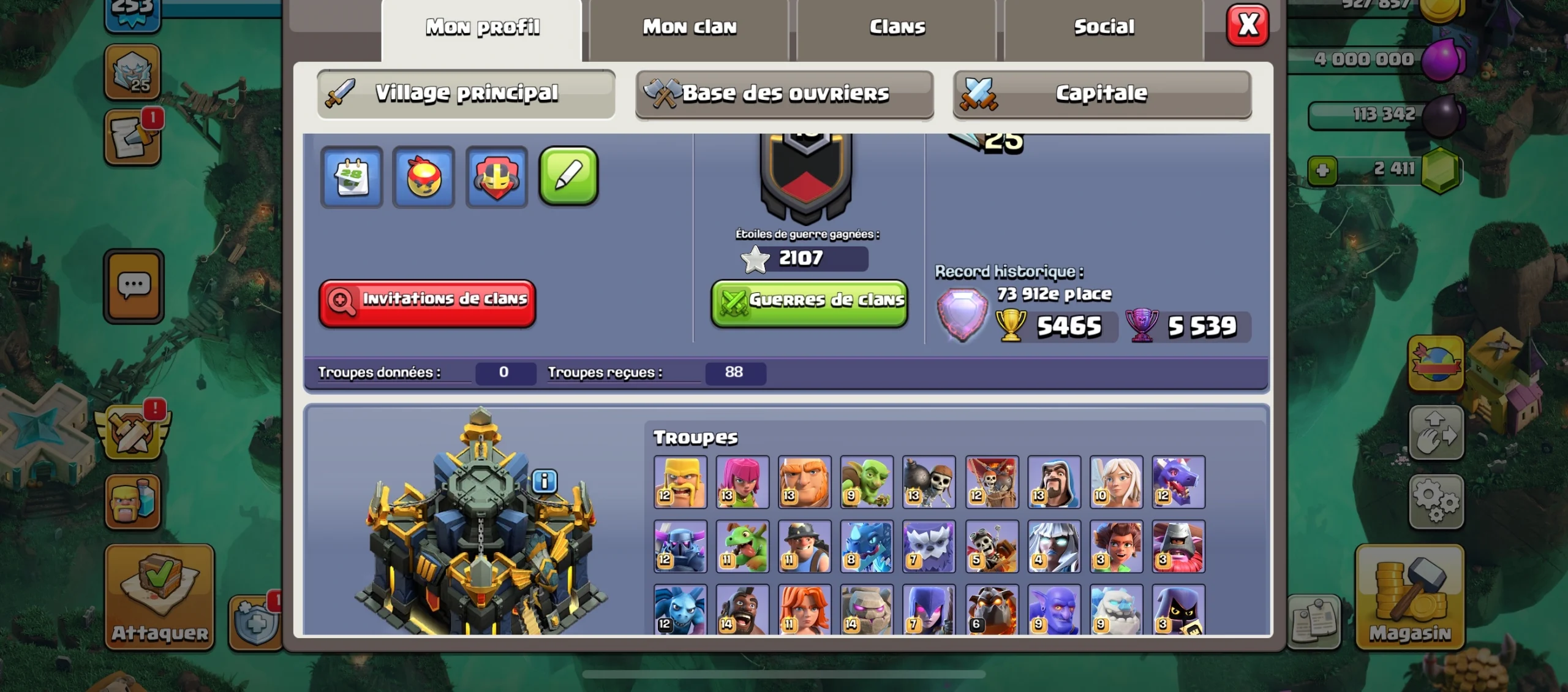Screen dimensions: 1568x692
Task: Open the league badge in the top-left
Action: click(132, 74)
